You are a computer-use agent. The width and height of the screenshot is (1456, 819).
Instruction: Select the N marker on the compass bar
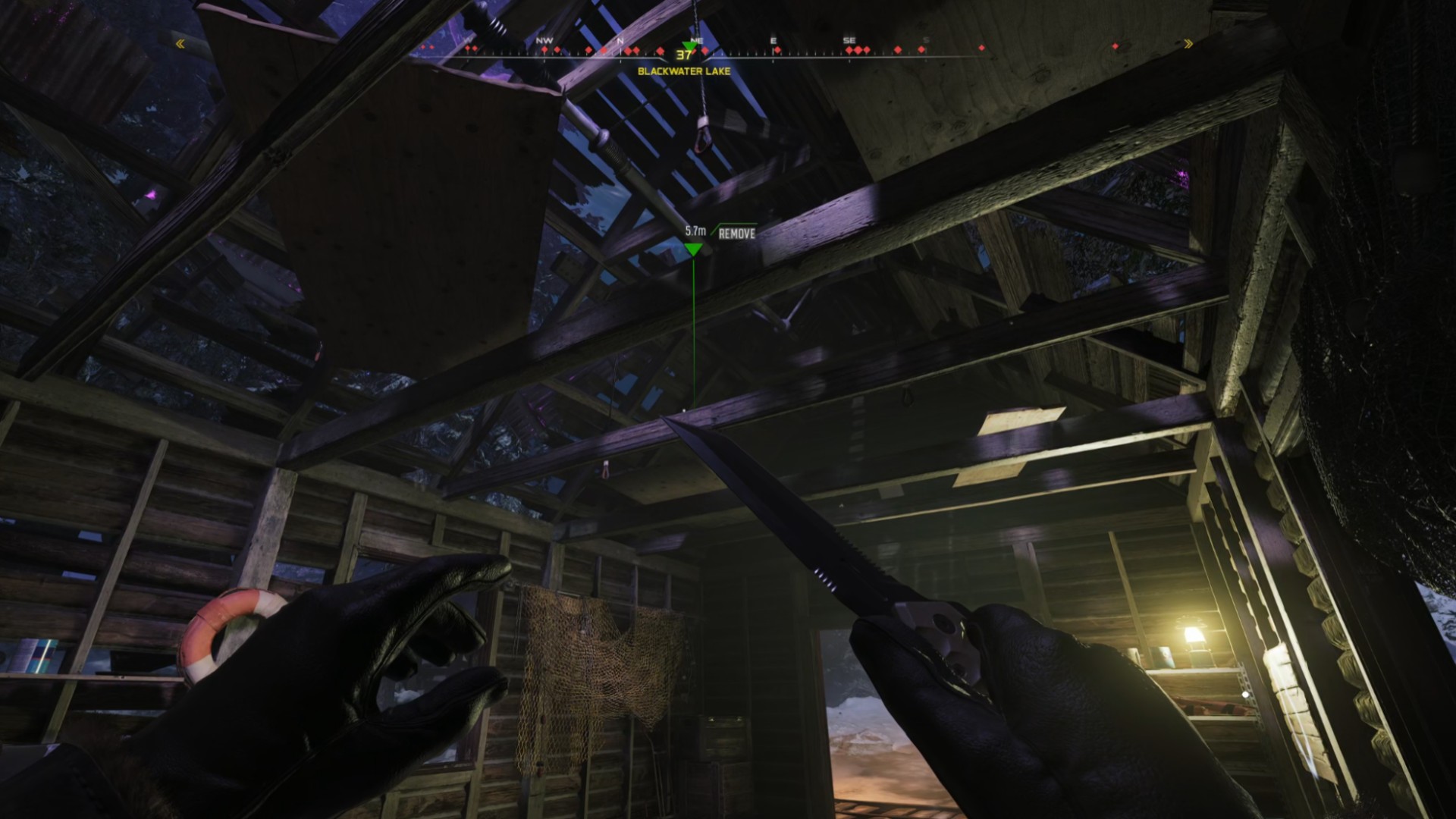[621, 41]
